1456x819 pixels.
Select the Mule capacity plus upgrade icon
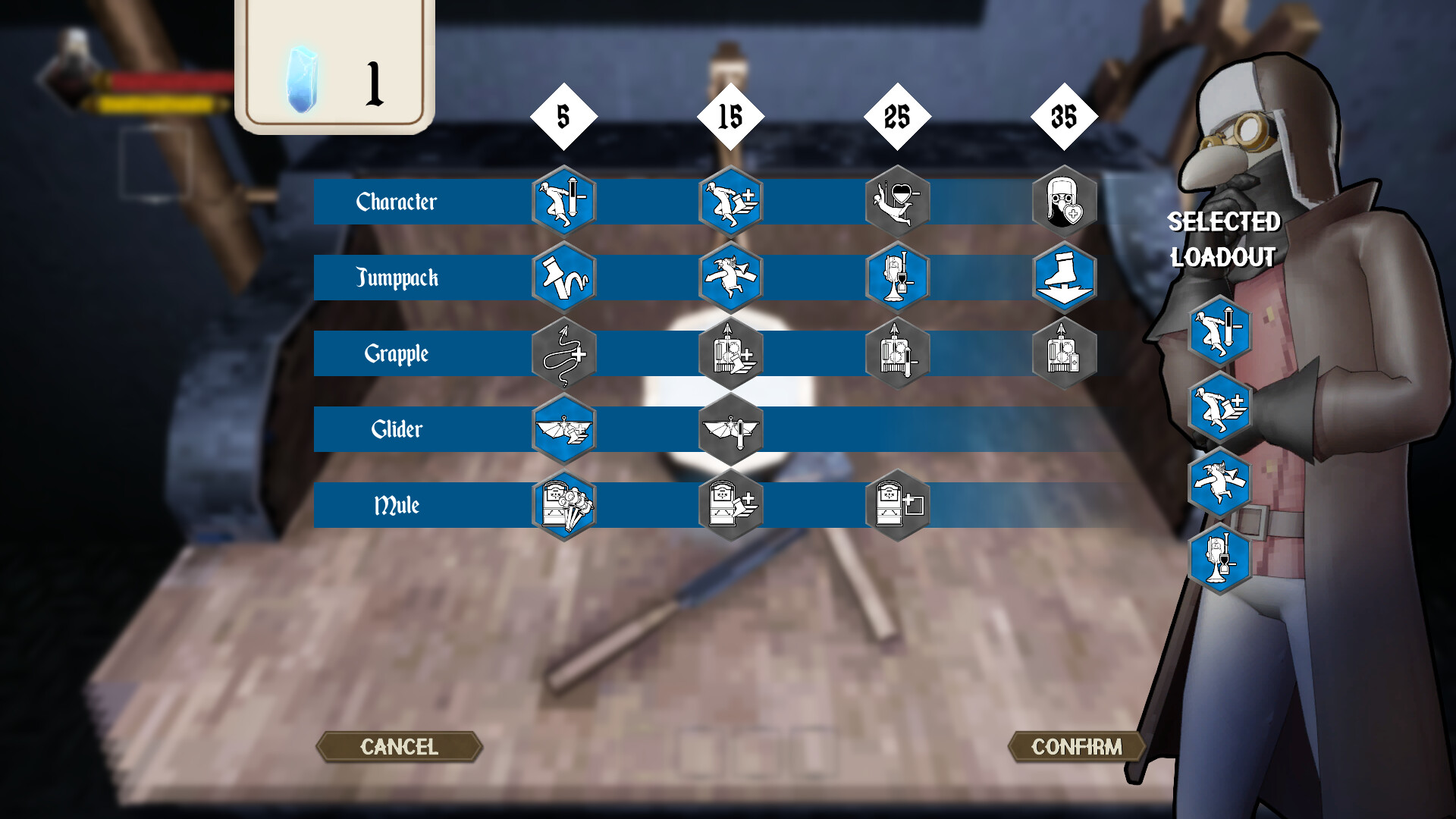point(897,505)
